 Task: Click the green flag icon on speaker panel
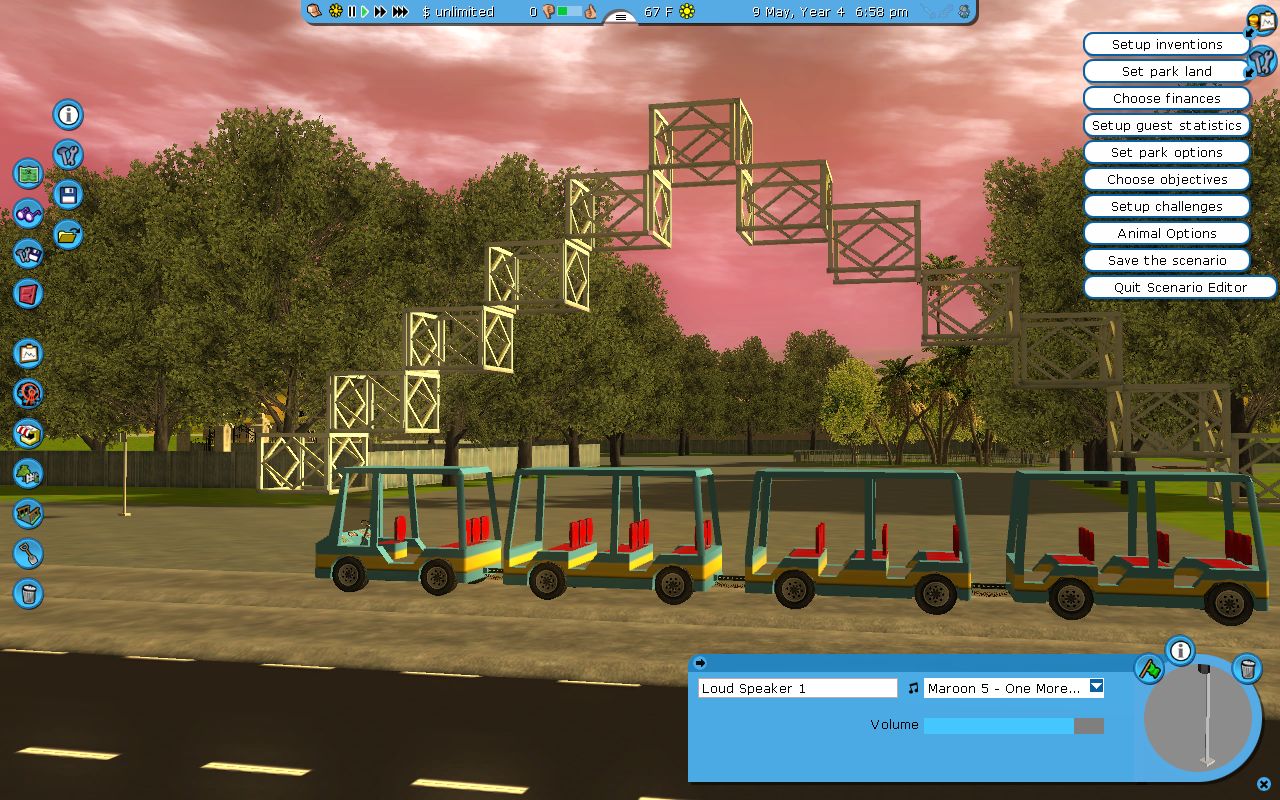pos(1149,668)
